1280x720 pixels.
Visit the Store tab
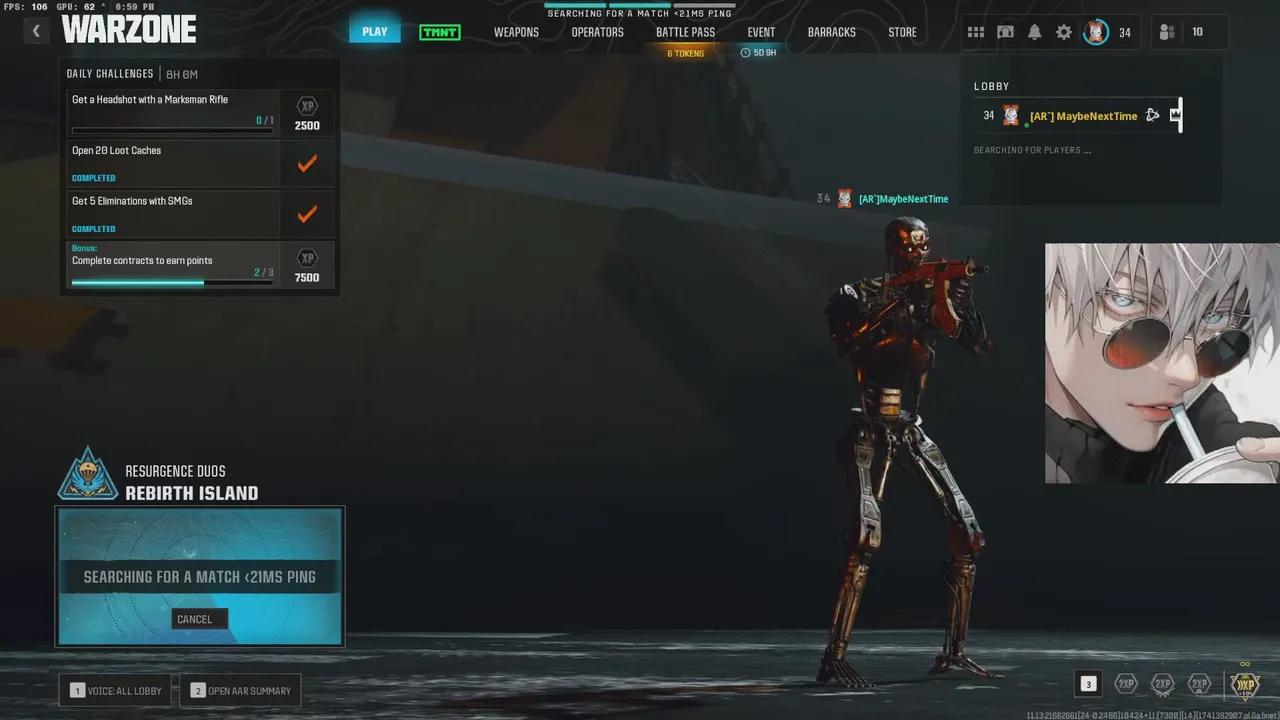[x=902, y=32]
